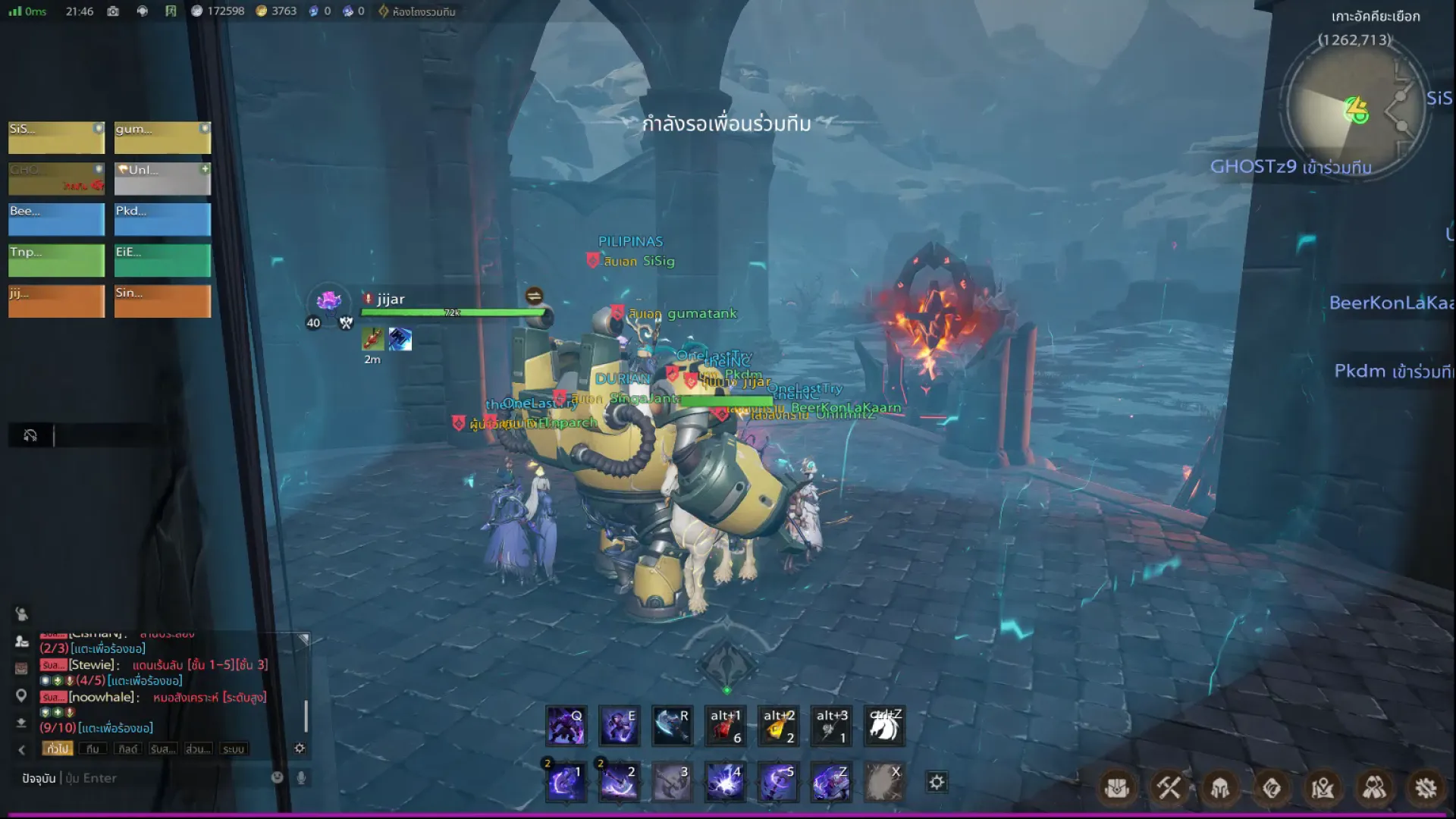Use the red potion item slot
The width and height of the screenshot is (1456, 819).
click(725, 726)
